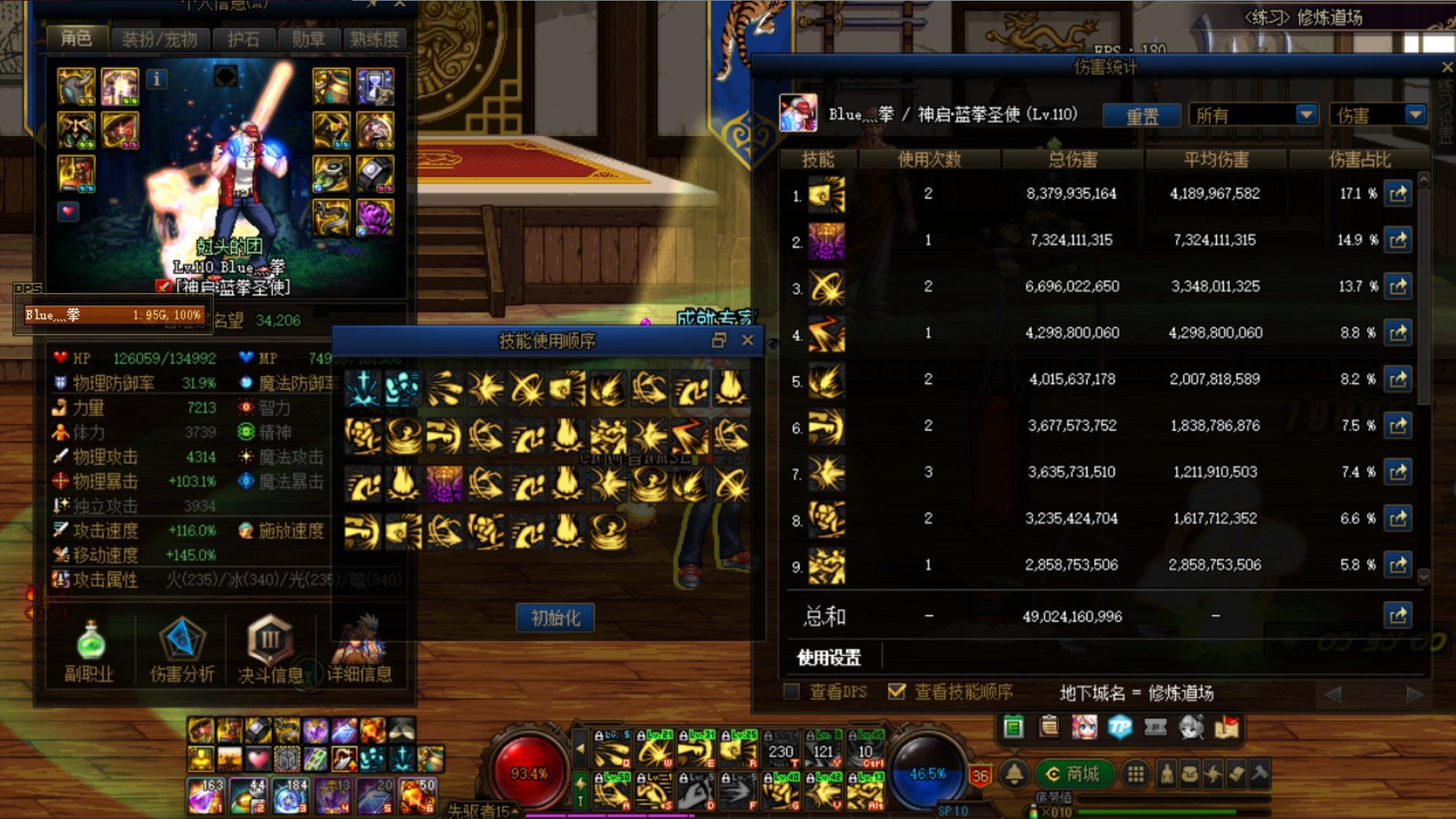Share the 总和 total damage row

pos(1398,616)
